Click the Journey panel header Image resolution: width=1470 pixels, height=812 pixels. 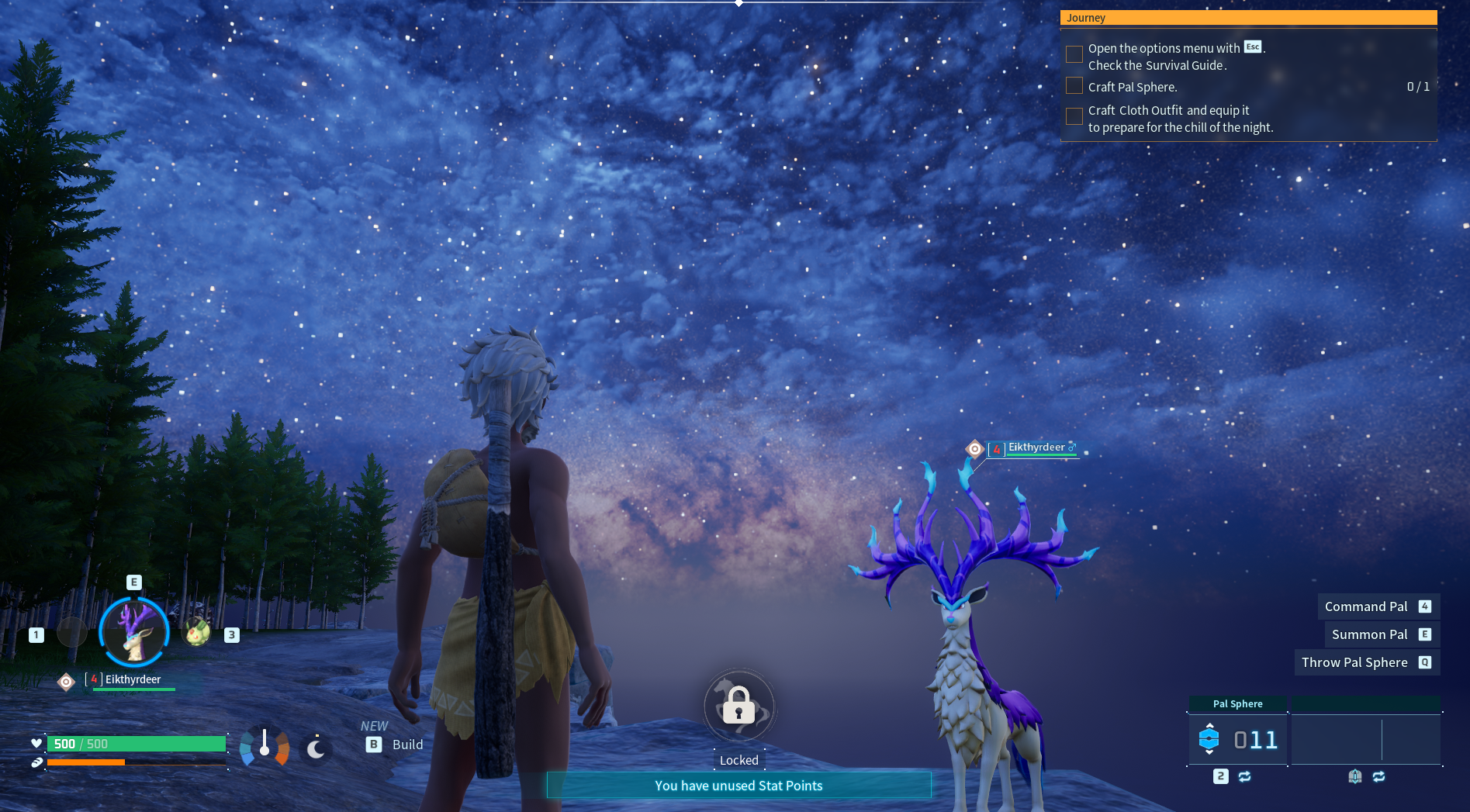click(x=1248, y=18)
